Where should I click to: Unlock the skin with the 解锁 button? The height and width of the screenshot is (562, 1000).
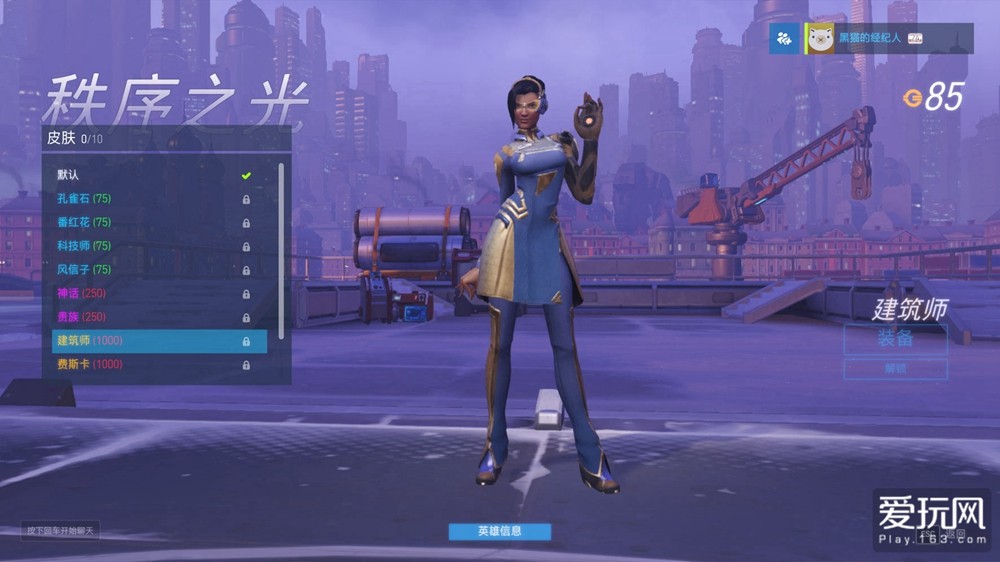(895, 369)
